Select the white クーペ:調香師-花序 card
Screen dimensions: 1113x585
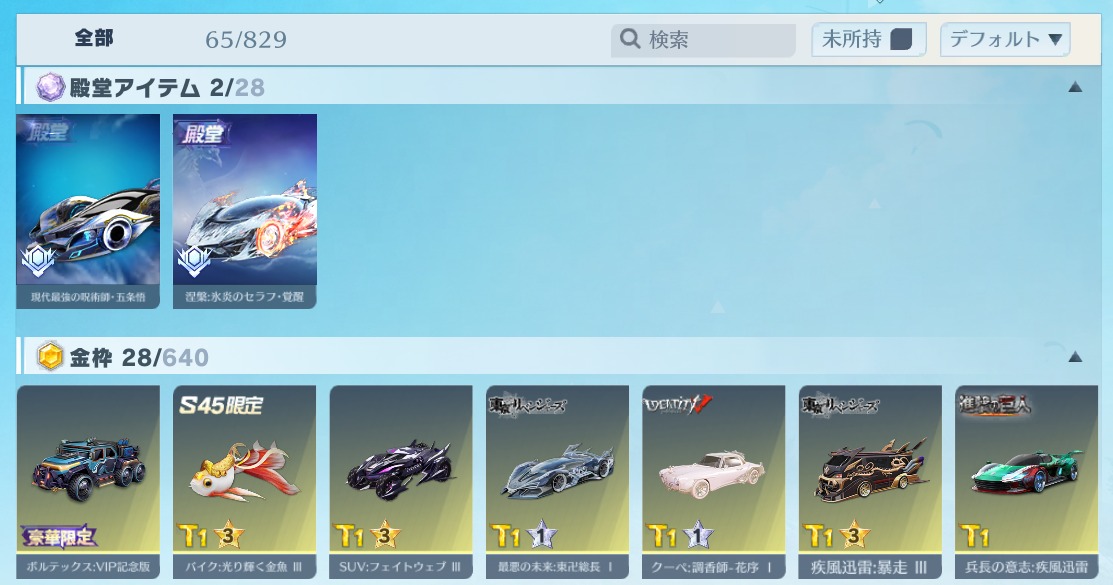[714, 480]
